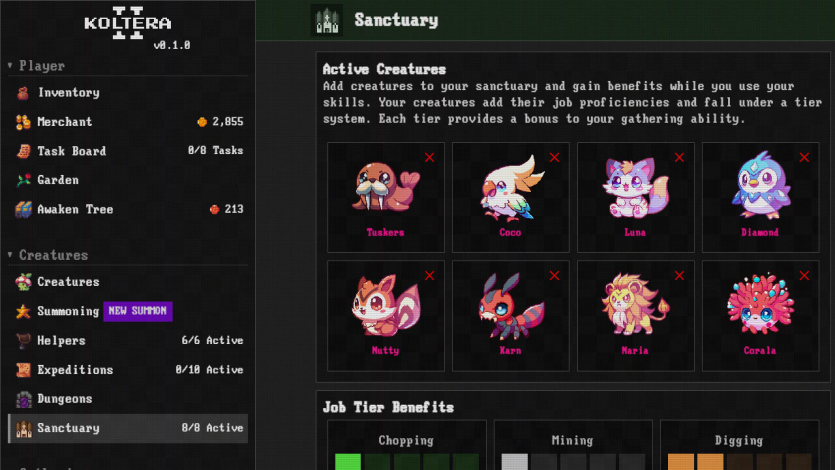Open the Inventory menu
835x470 pixels.
(x=68, y=93)
